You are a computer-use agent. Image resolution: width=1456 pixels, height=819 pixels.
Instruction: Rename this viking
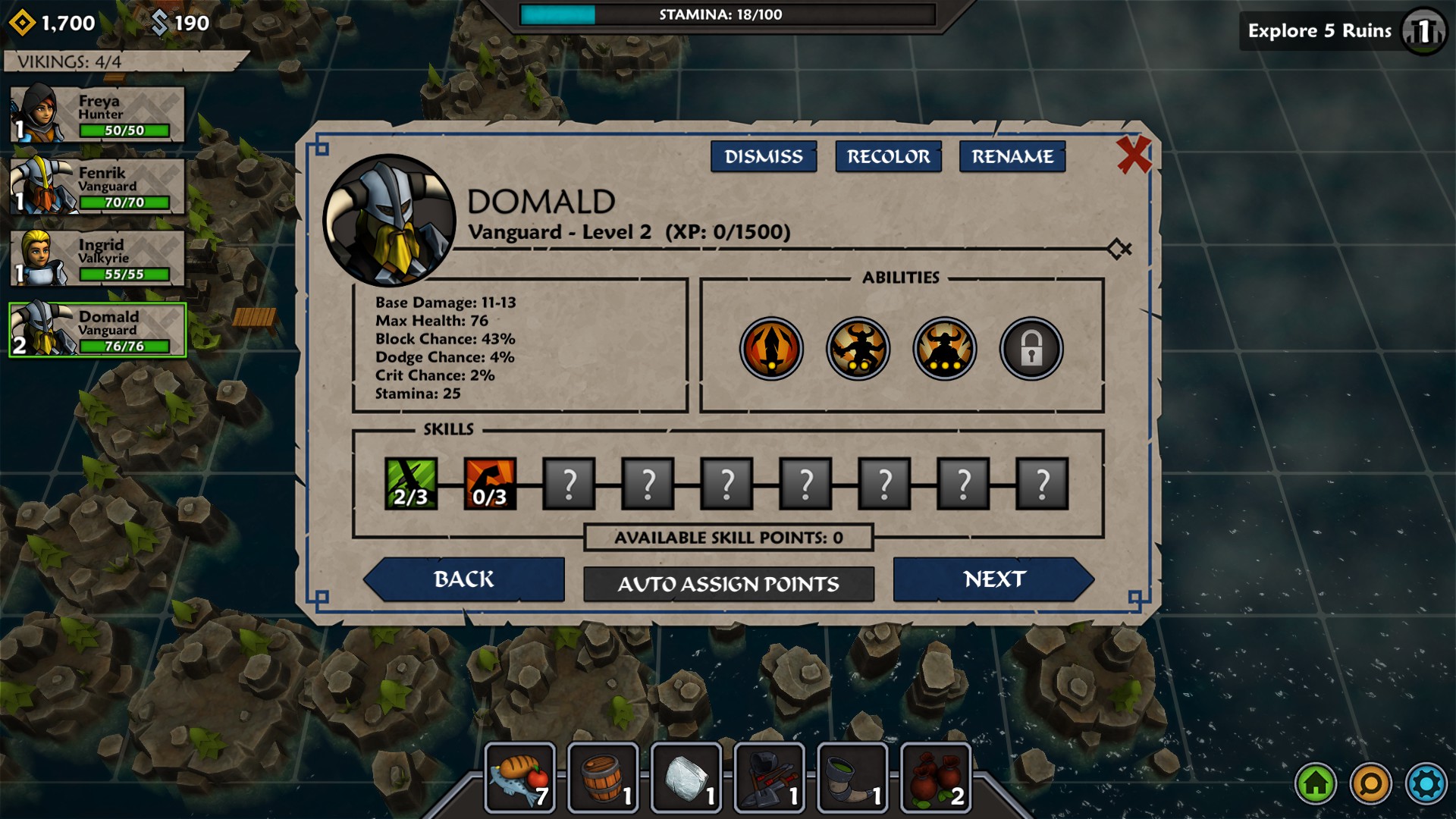click(1012, 156)
